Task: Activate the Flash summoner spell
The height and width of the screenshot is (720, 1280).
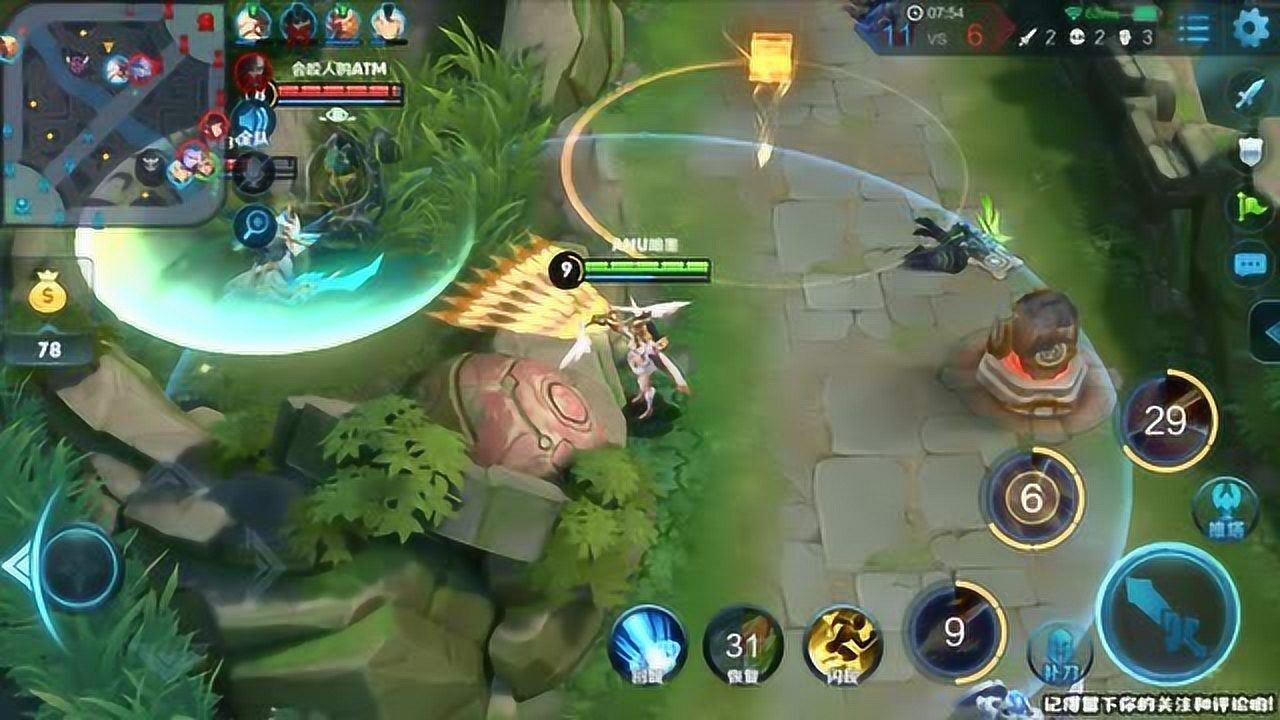Action: [842, 643]
